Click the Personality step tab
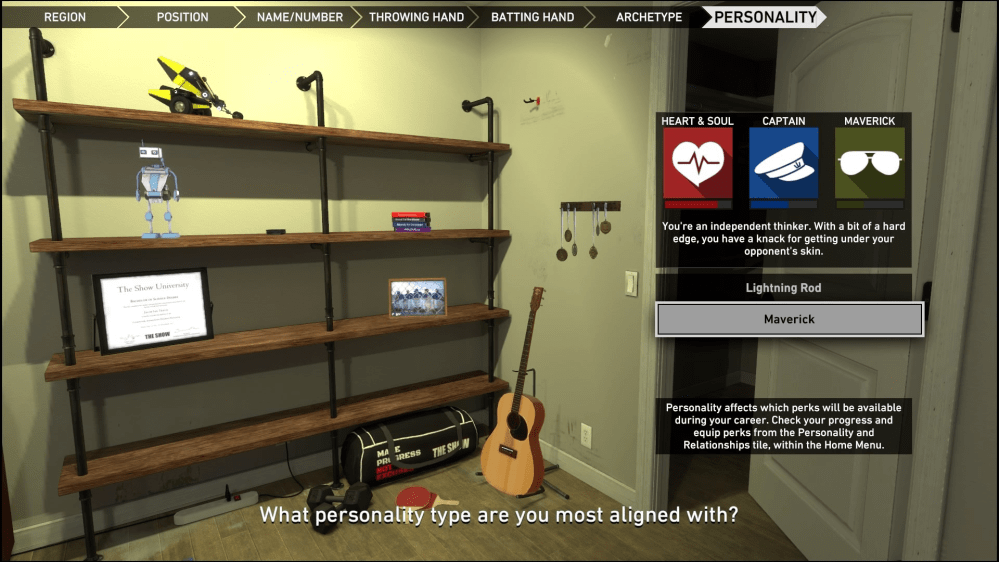The image size is (999, 562). click(x=765, y=17)
